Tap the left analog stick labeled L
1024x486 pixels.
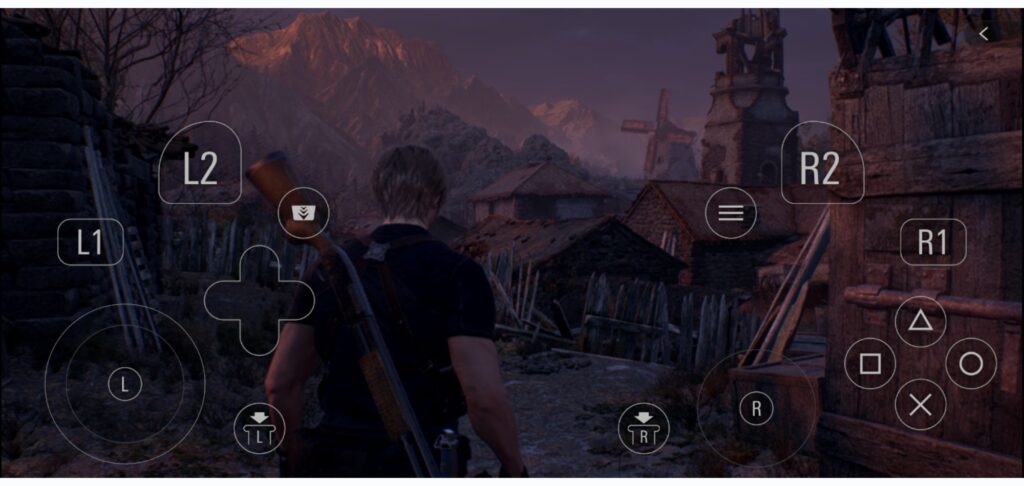tap(125, 383)
